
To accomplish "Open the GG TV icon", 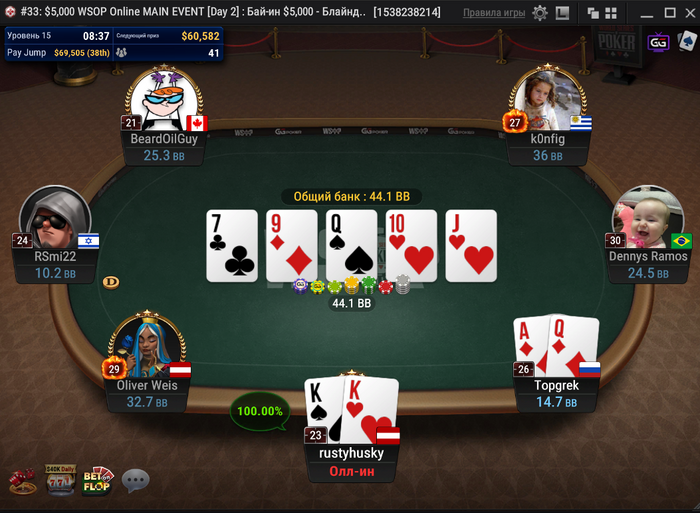I will (658, 43).
